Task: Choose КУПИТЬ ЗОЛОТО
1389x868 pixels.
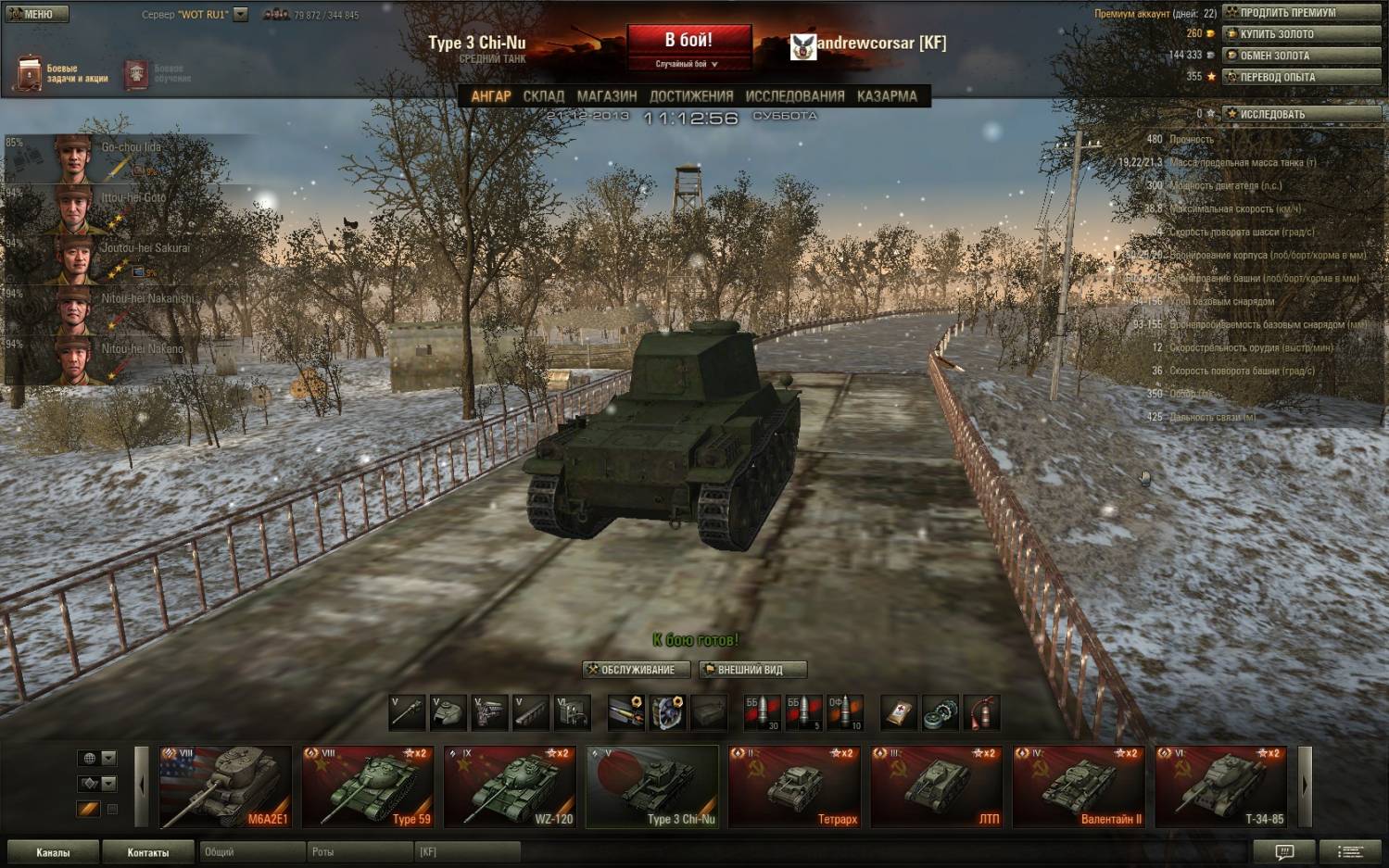Action: point(1301,34)
